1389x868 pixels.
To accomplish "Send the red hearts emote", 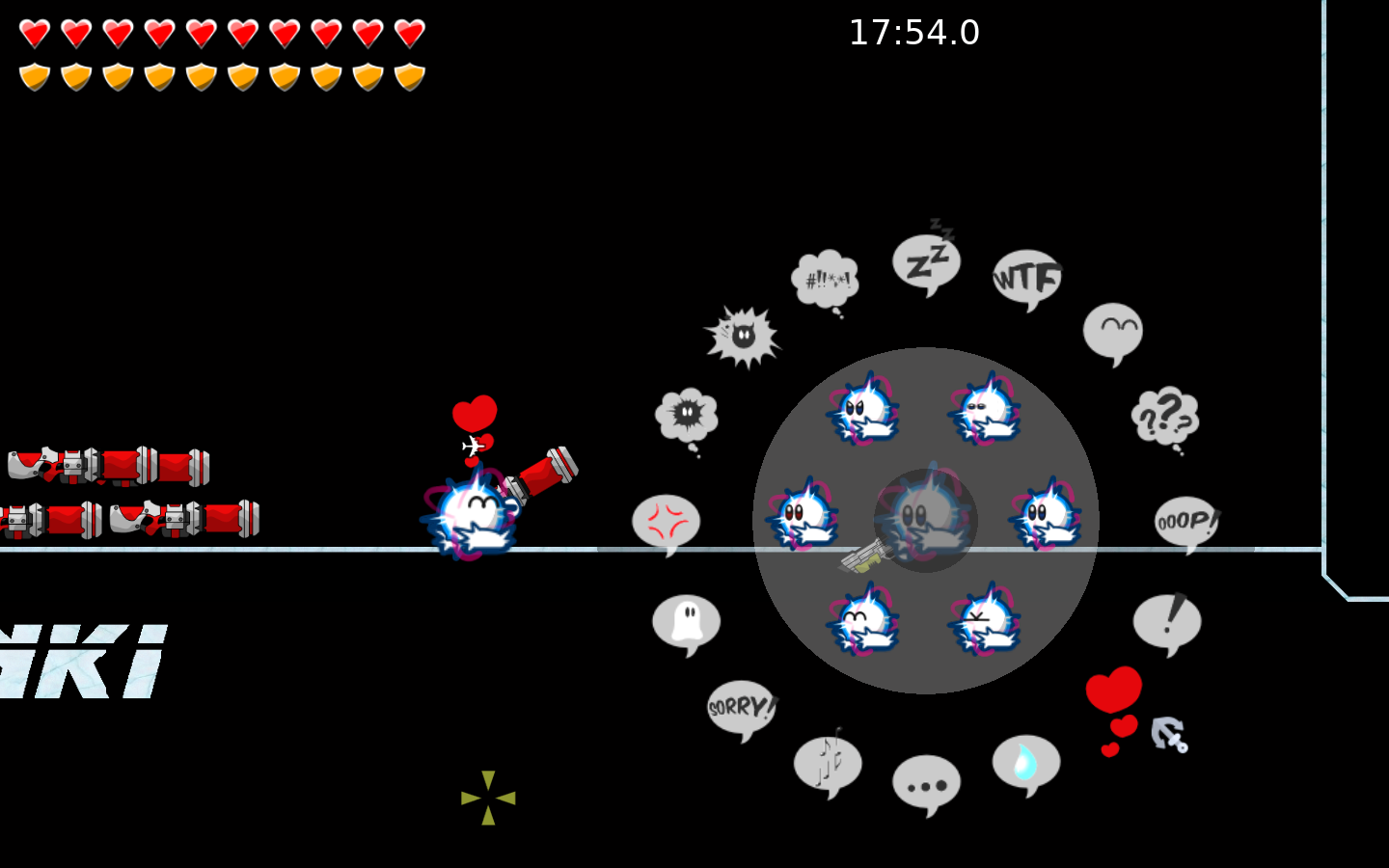I will 1114,706.
